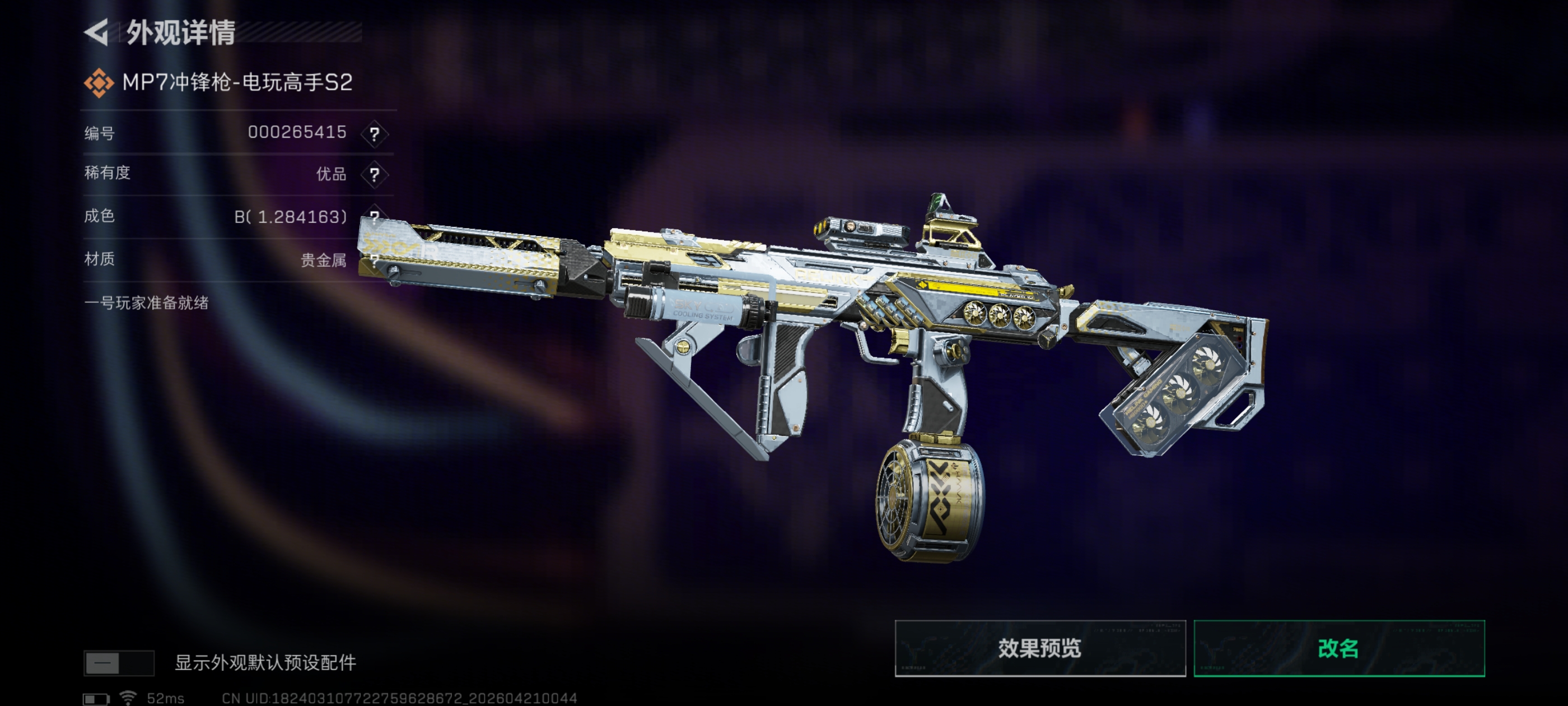
Task: Open the 效果预览 effect preview
Action: (1040, 648)
